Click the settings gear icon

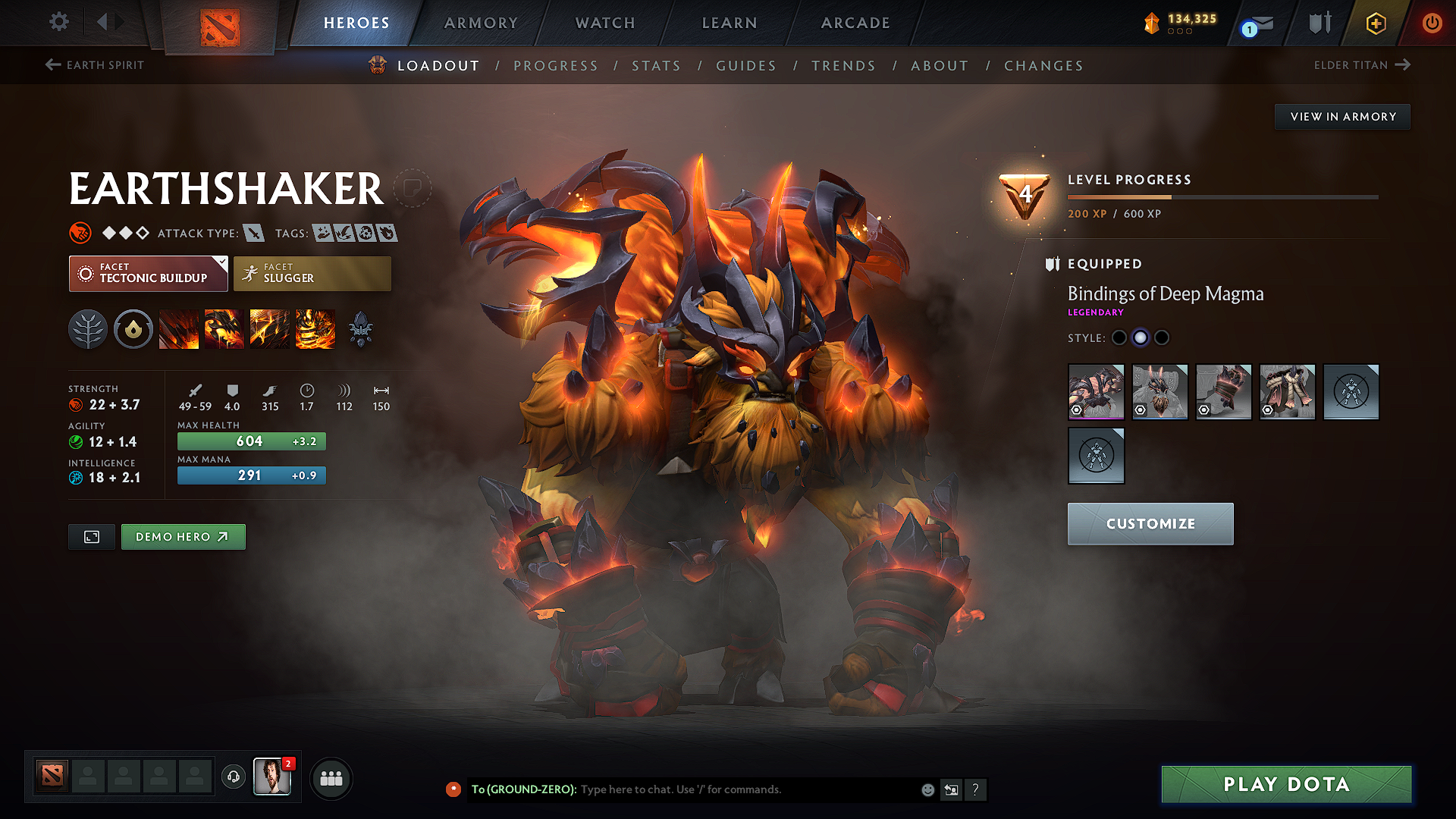[58, 22]
